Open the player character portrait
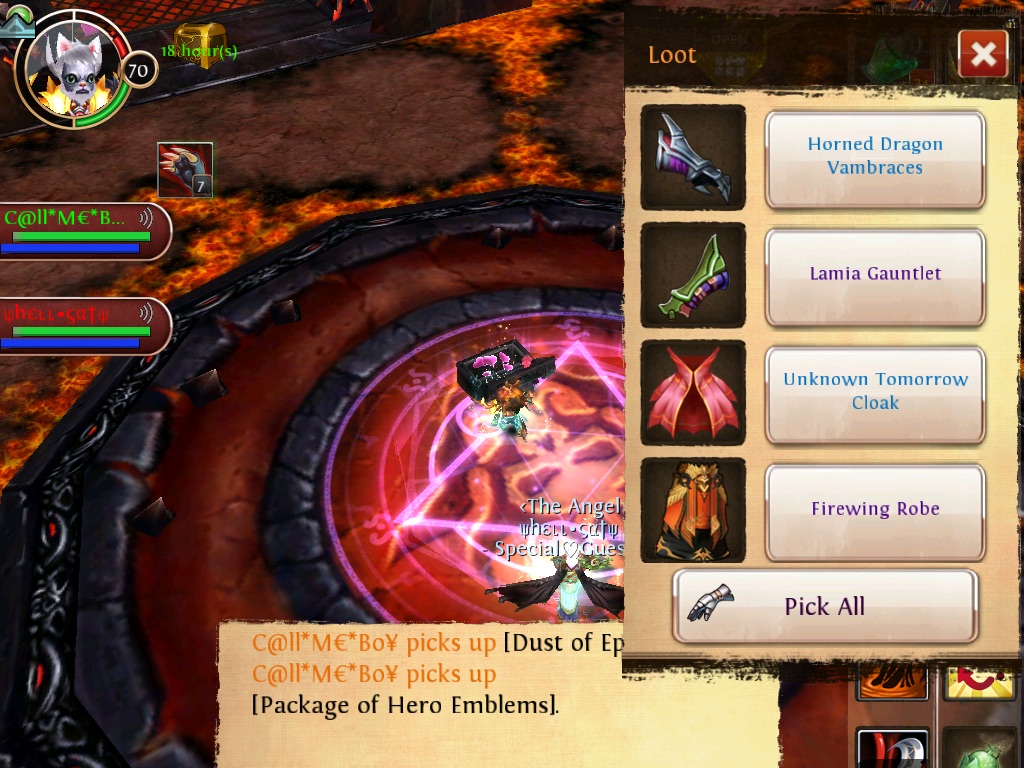This screenshot has width=1024, height=768. tap(70, 70)
